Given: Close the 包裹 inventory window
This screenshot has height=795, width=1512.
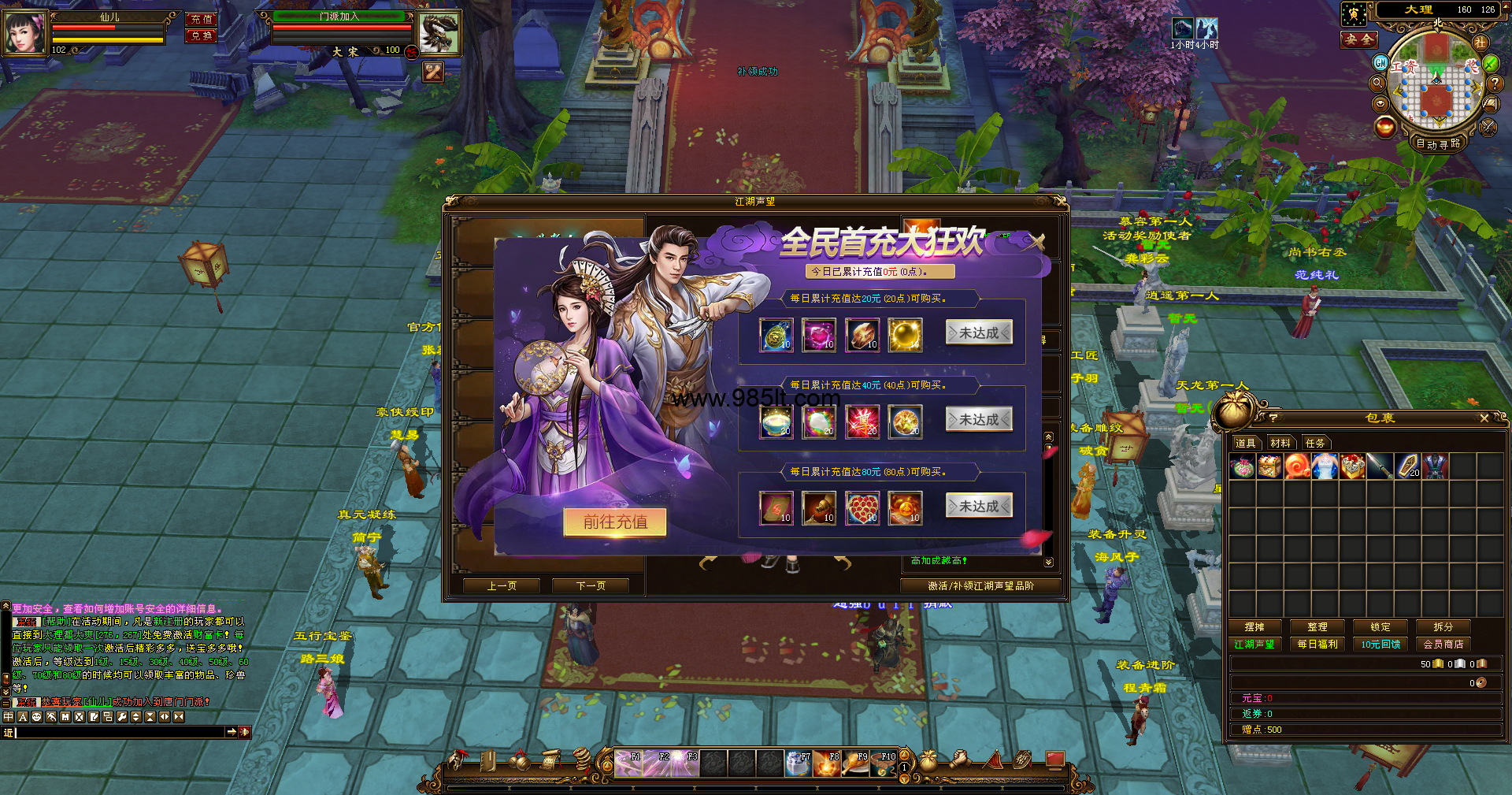Looking at the screenshot, I should tap(1484, 418).
